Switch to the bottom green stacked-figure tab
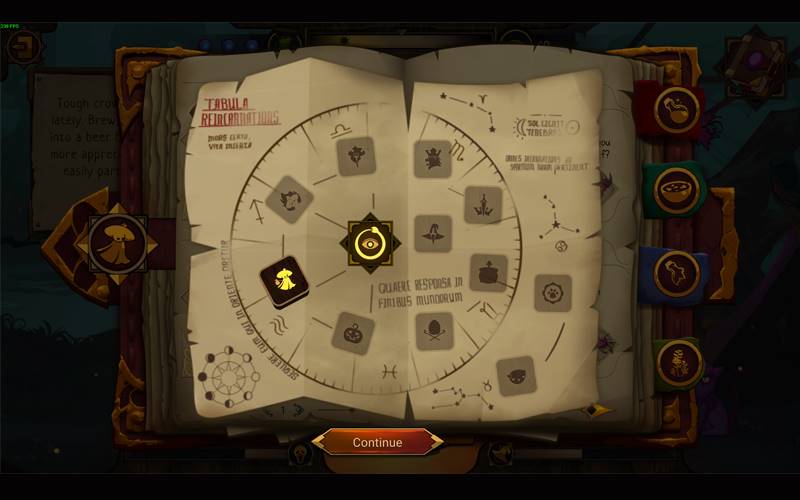 [676, 361]
